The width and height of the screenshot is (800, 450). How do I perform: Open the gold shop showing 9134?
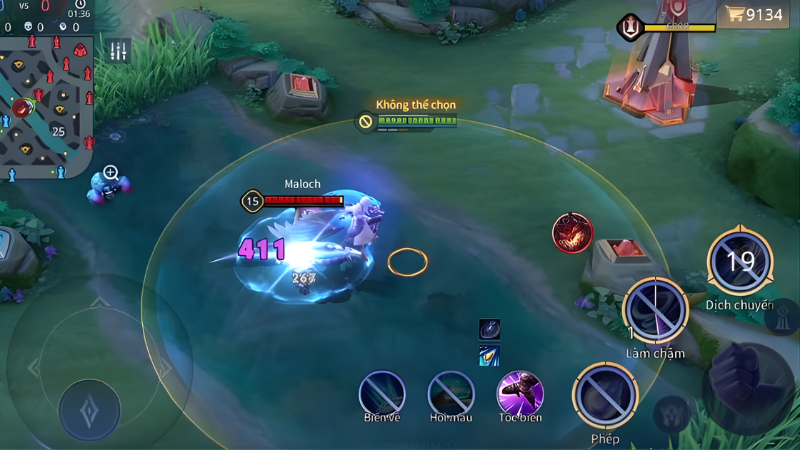click(x=755, y=14)
